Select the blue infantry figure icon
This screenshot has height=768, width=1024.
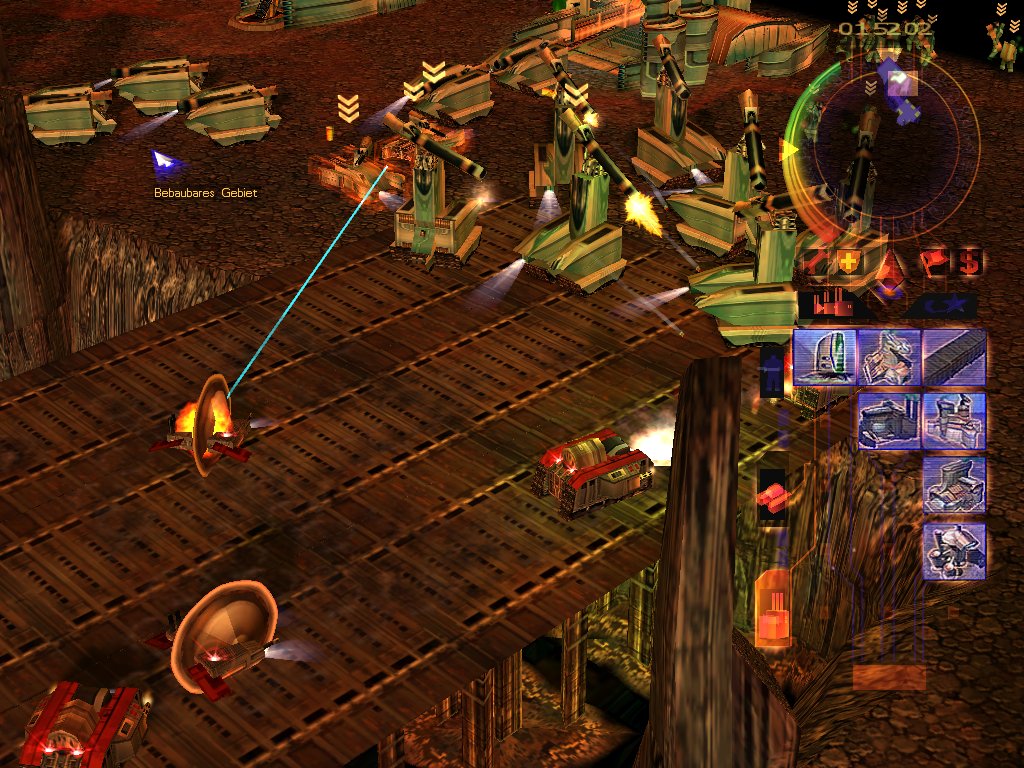pyautogui.click(x=772, y=372)
